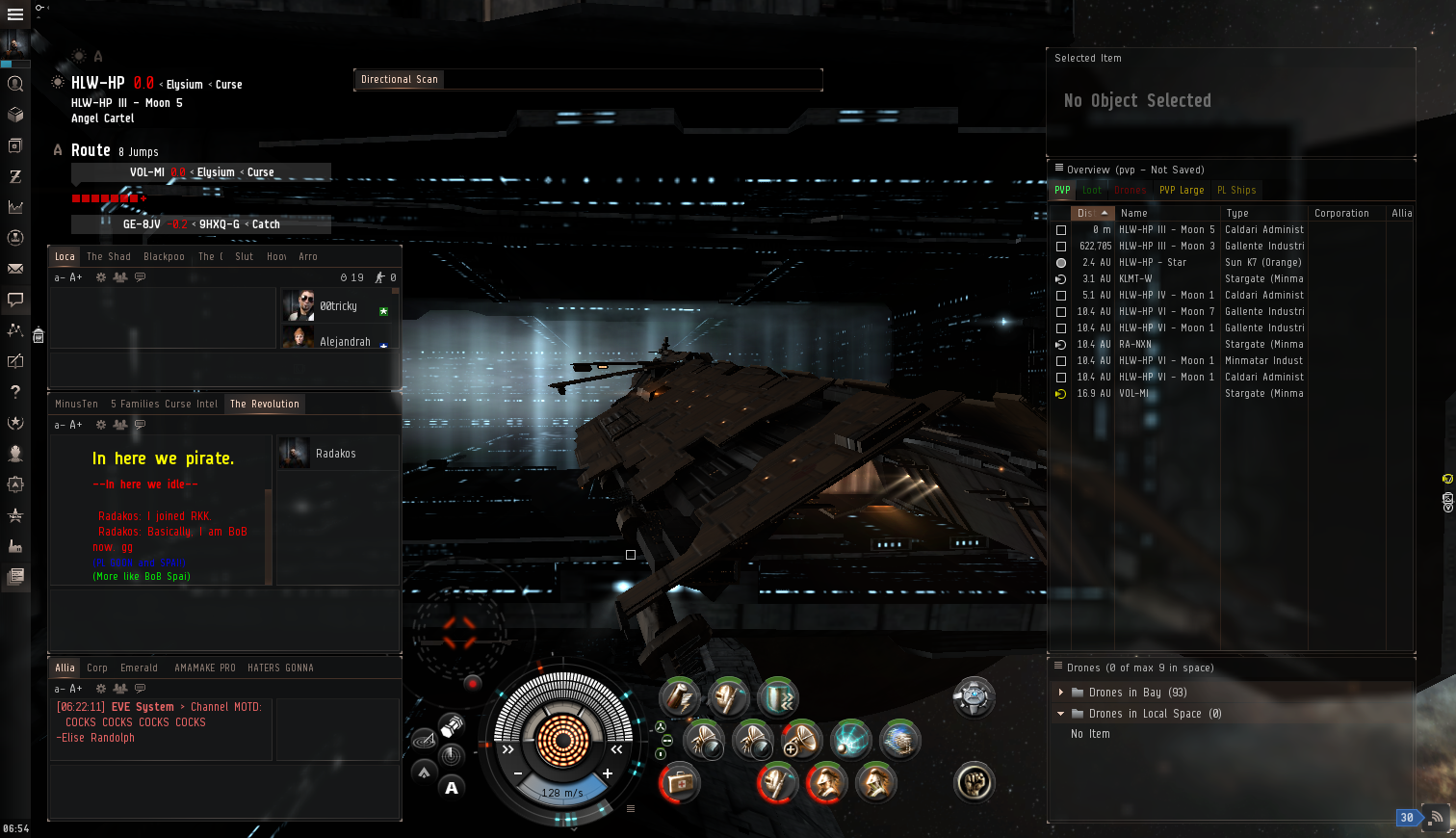Viewport: 1456px width, 838px height.
Task: Increase ship speed with the plus button
Action: (x=608, y=773)
